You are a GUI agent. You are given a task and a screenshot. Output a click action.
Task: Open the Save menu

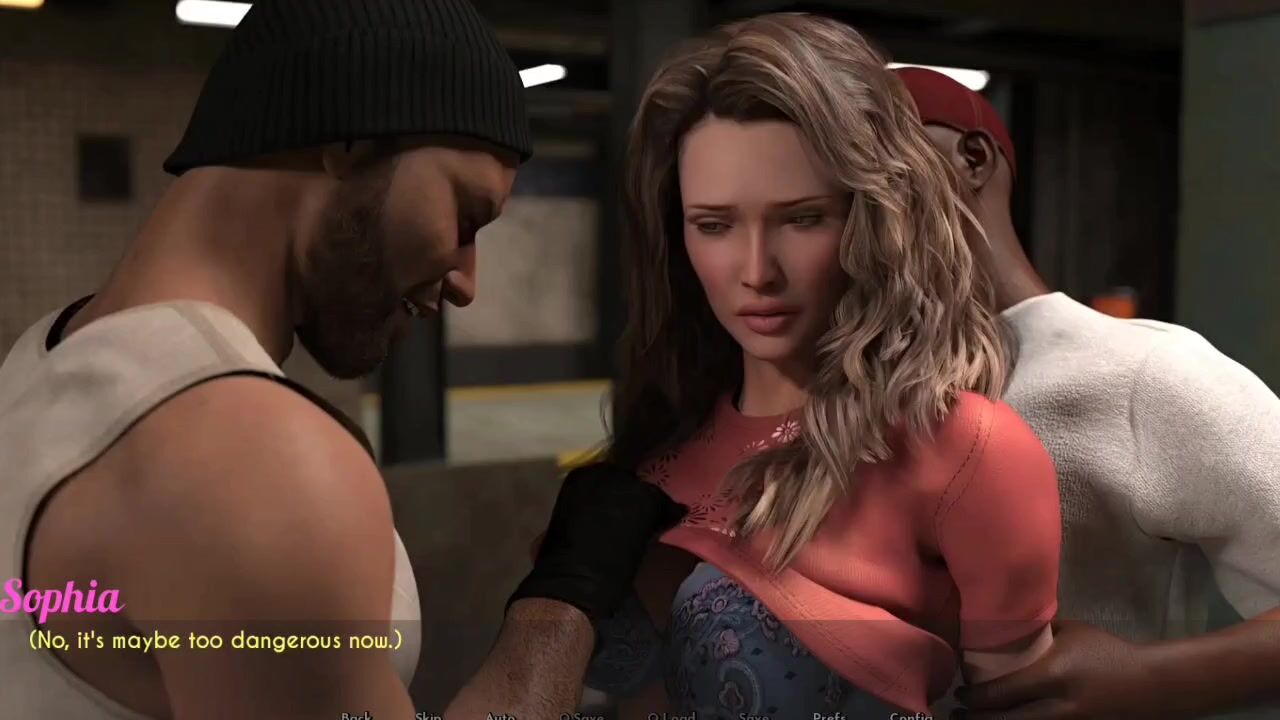[x=753, y=715]
